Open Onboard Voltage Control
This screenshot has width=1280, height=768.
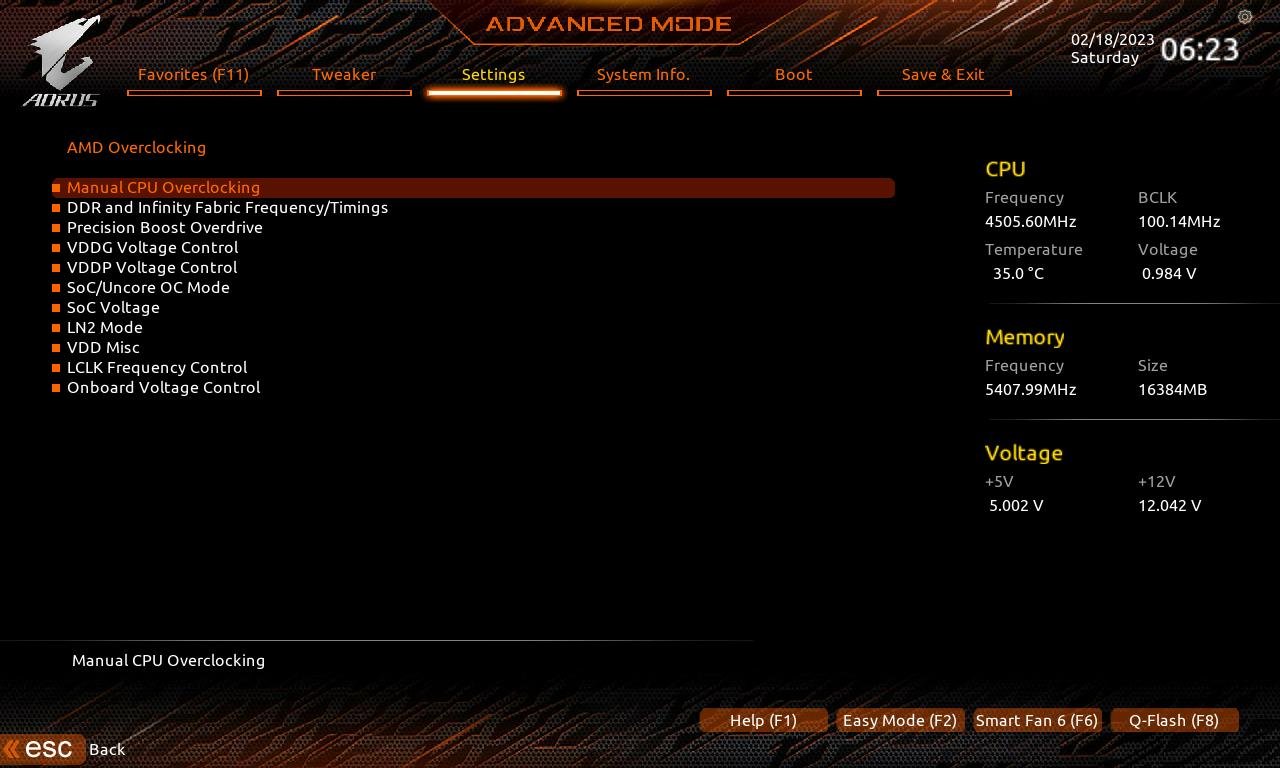click(163, 387)
